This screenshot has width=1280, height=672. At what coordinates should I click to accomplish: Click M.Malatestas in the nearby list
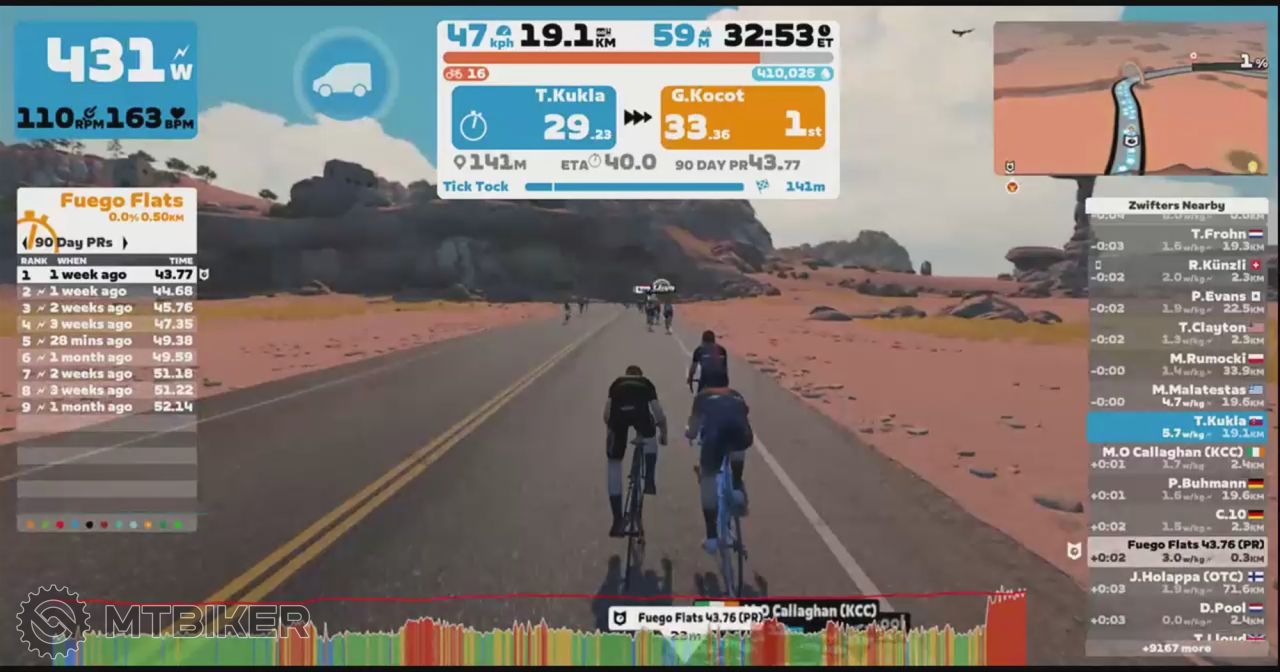(1177, 395)
